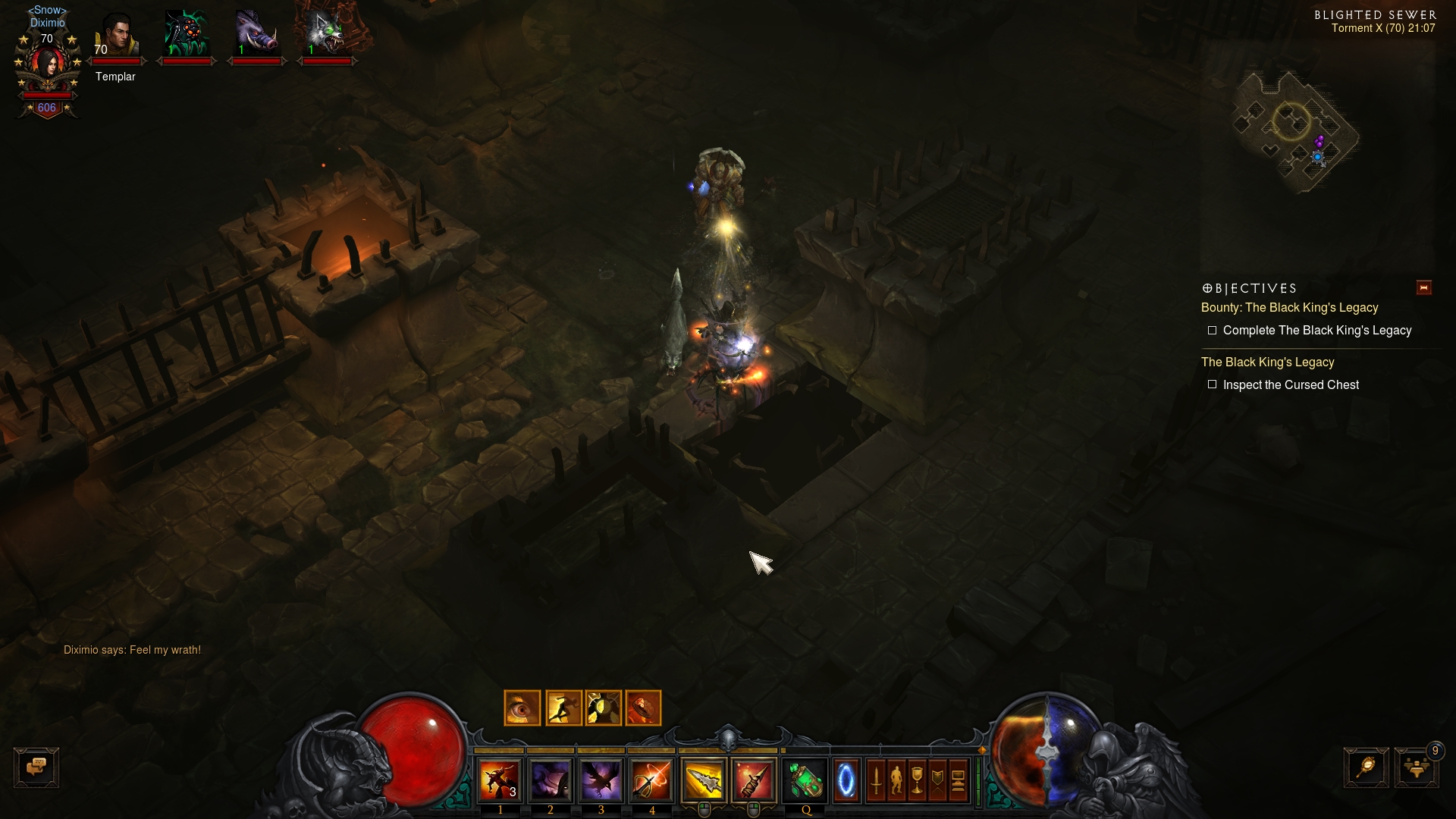1456x819 pixels.
Task: Drink the green health potion
Action: pos(805,780)
